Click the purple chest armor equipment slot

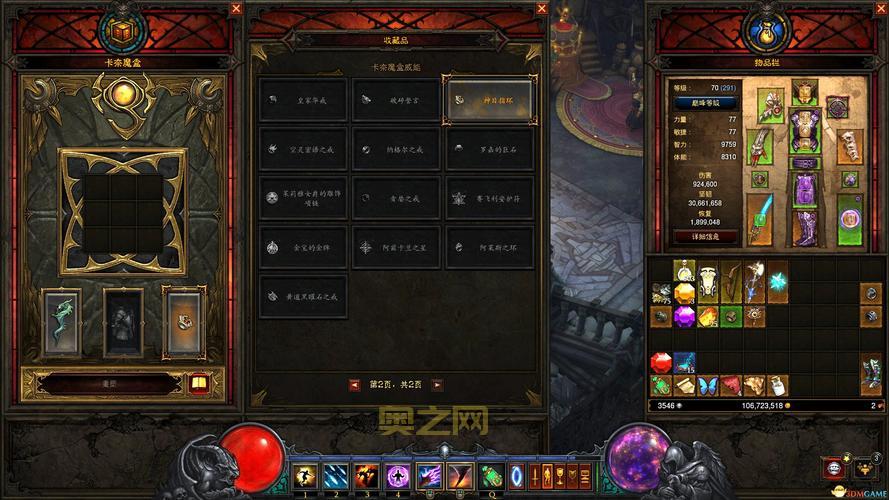coord(805,130)
